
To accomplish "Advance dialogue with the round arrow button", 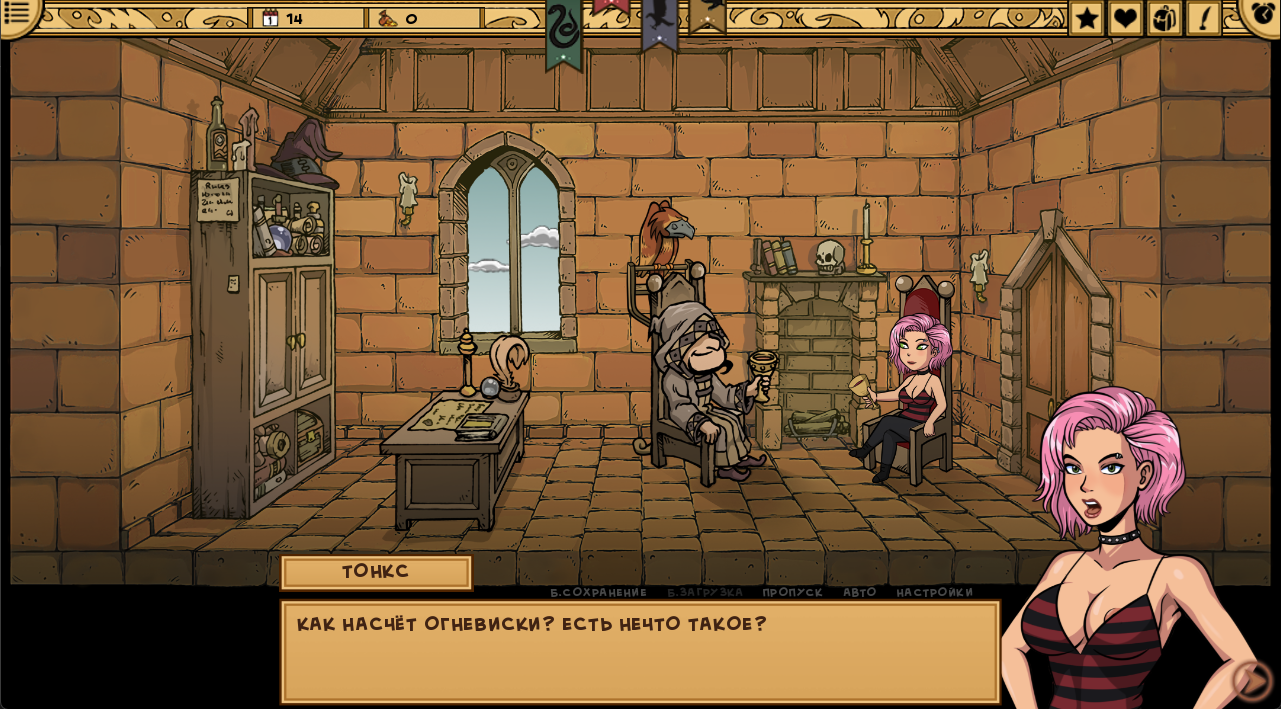I will (1252, 680).
